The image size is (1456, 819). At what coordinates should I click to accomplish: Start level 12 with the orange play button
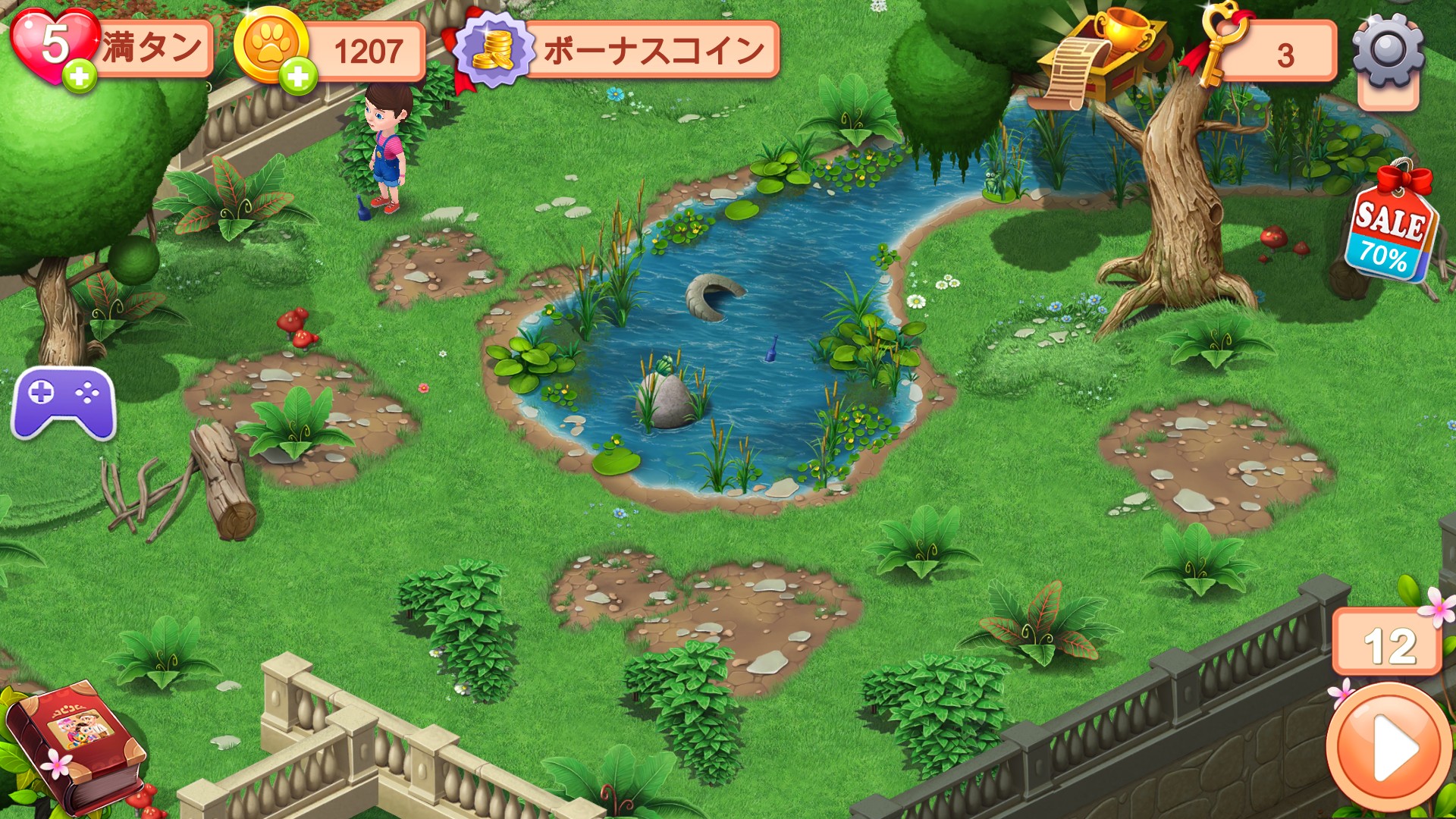1388,747
